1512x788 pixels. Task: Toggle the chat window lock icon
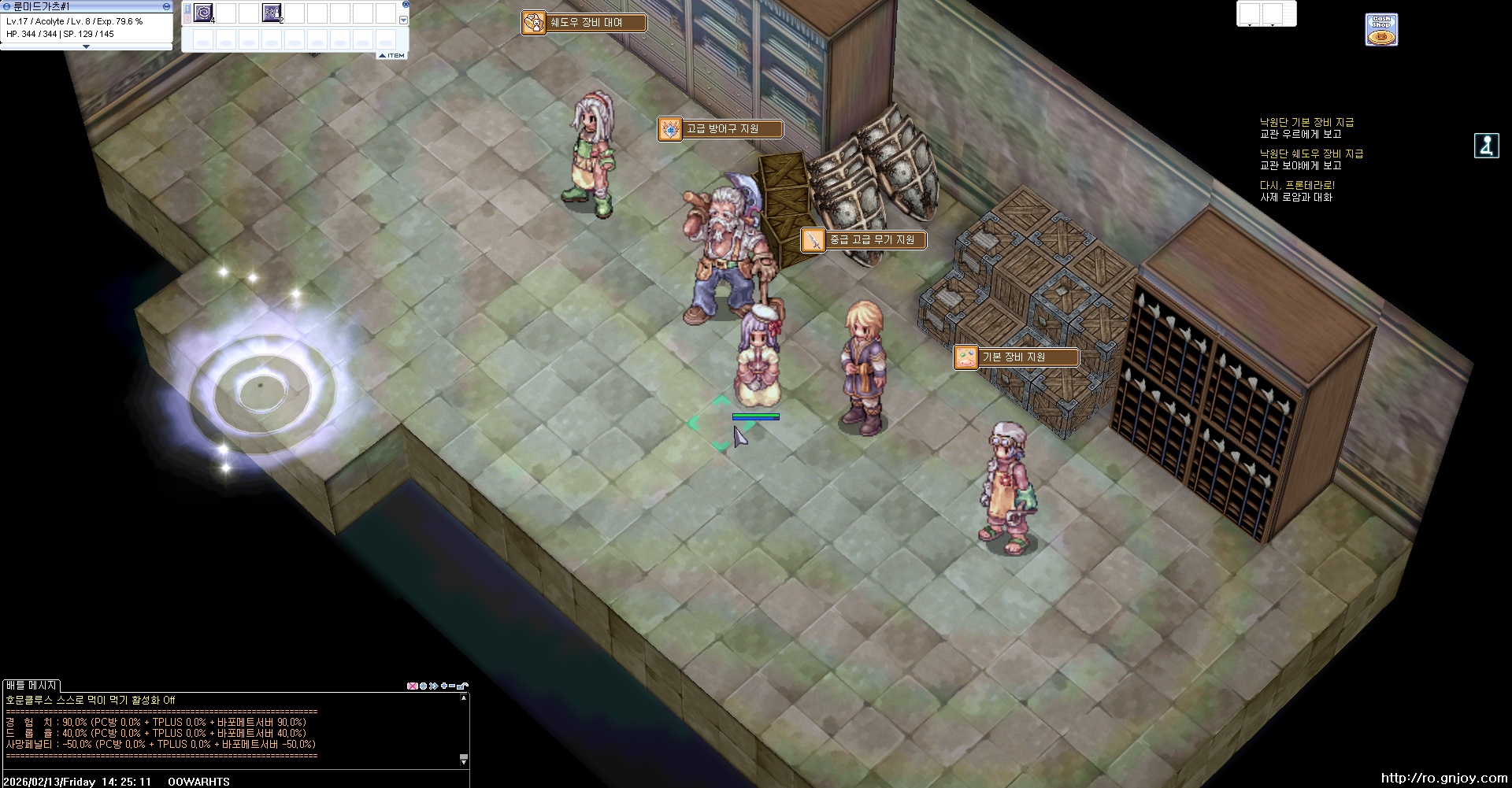[463, 686]
